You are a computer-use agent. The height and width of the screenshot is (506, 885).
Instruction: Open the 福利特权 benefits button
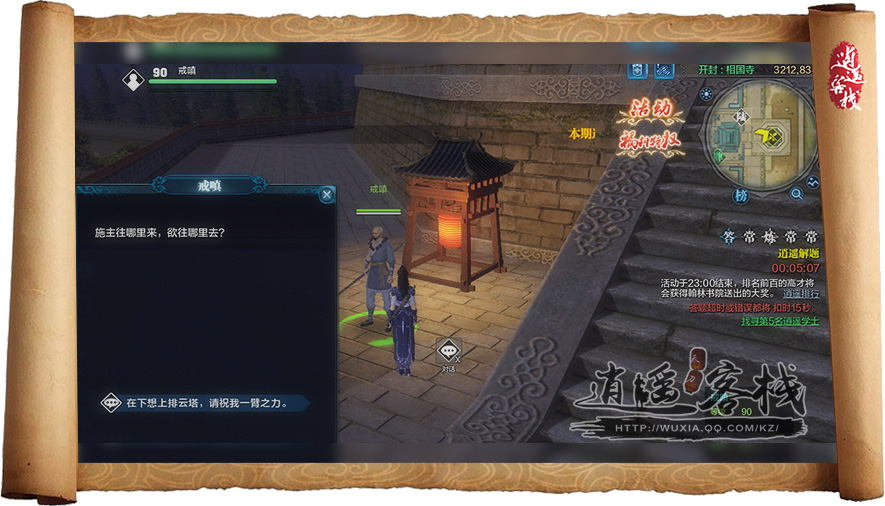tap(650, 141)
